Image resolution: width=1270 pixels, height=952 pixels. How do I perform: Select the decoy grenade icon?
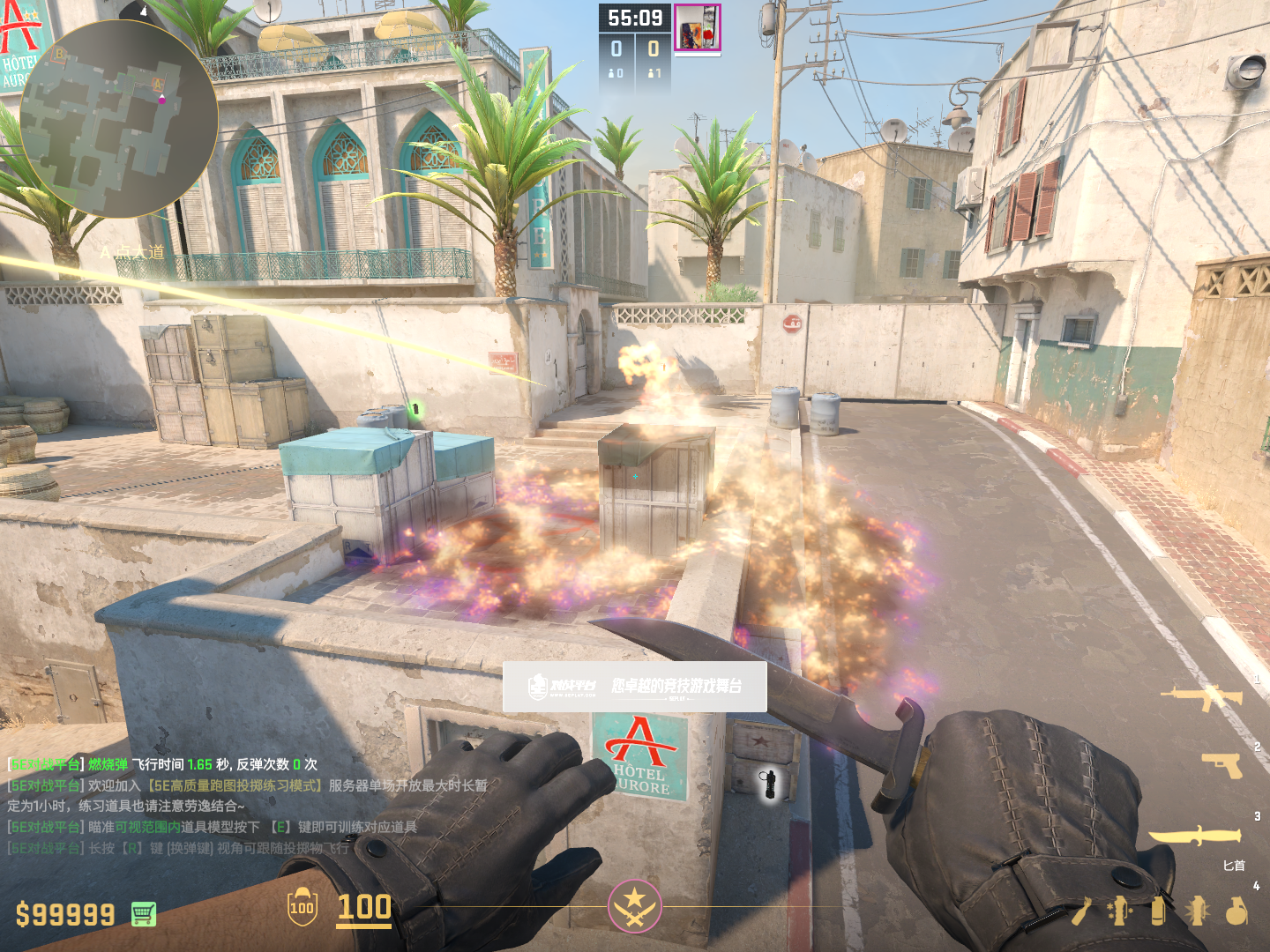coord(1120,911)
